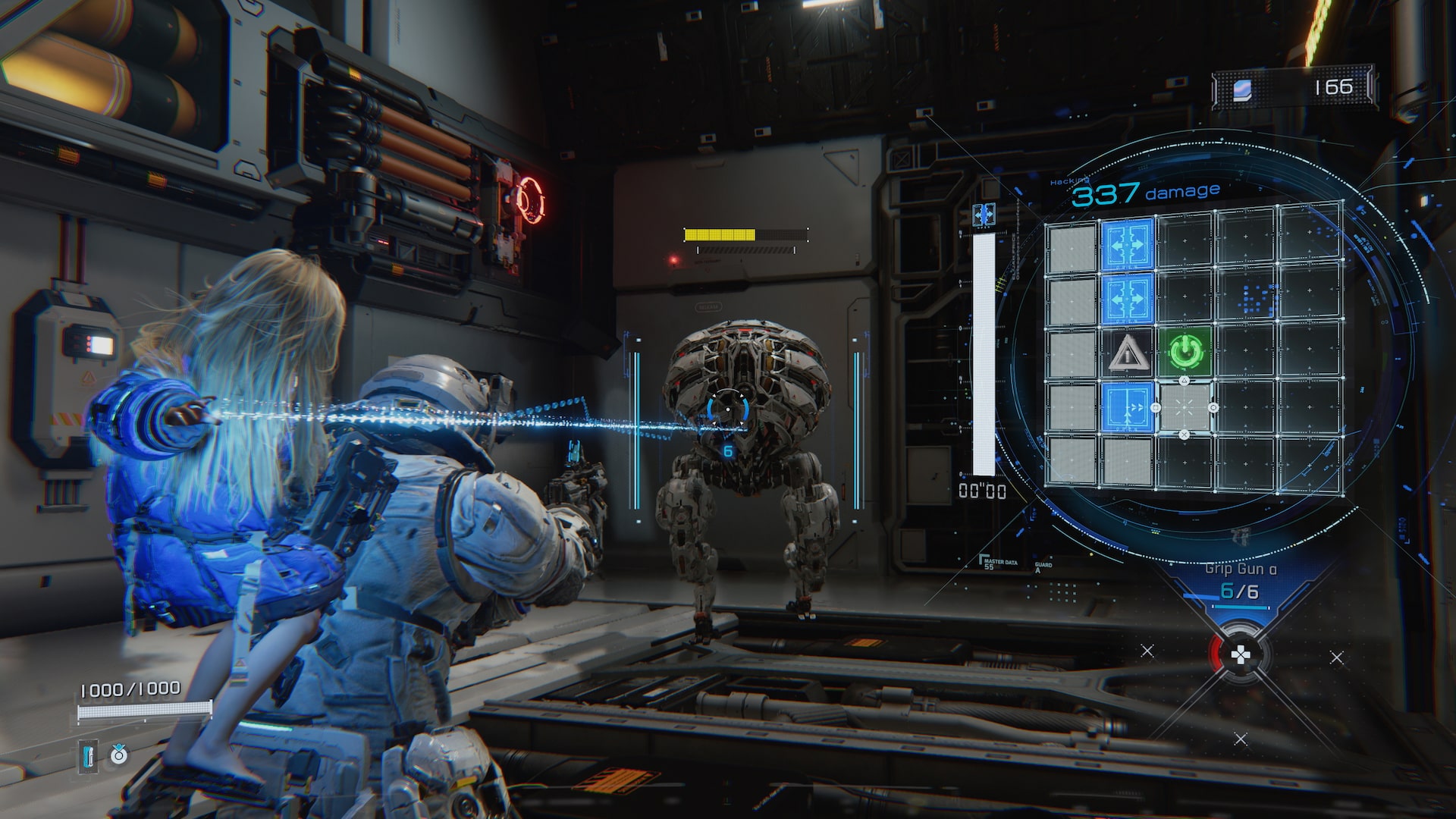Click the vertical white progress bar above the timer

[984, 347]
